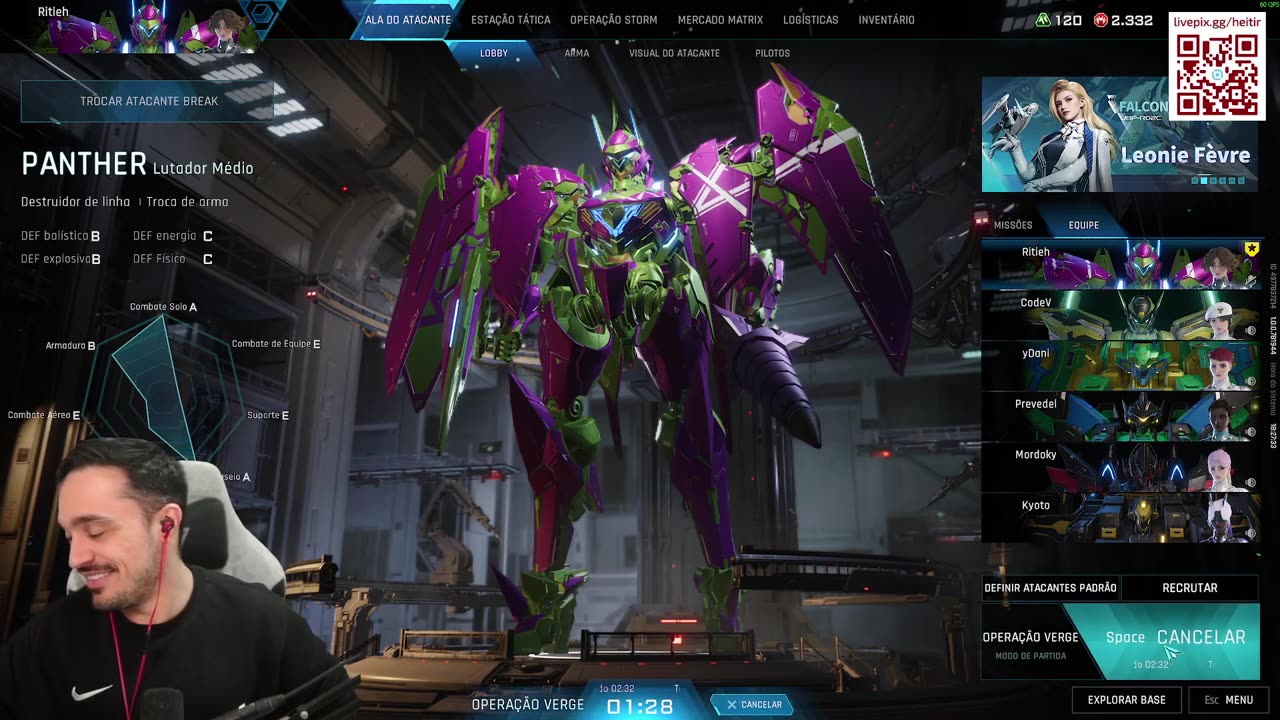Cancel matchmaking with large Cancelar button

click(1200, 638)
